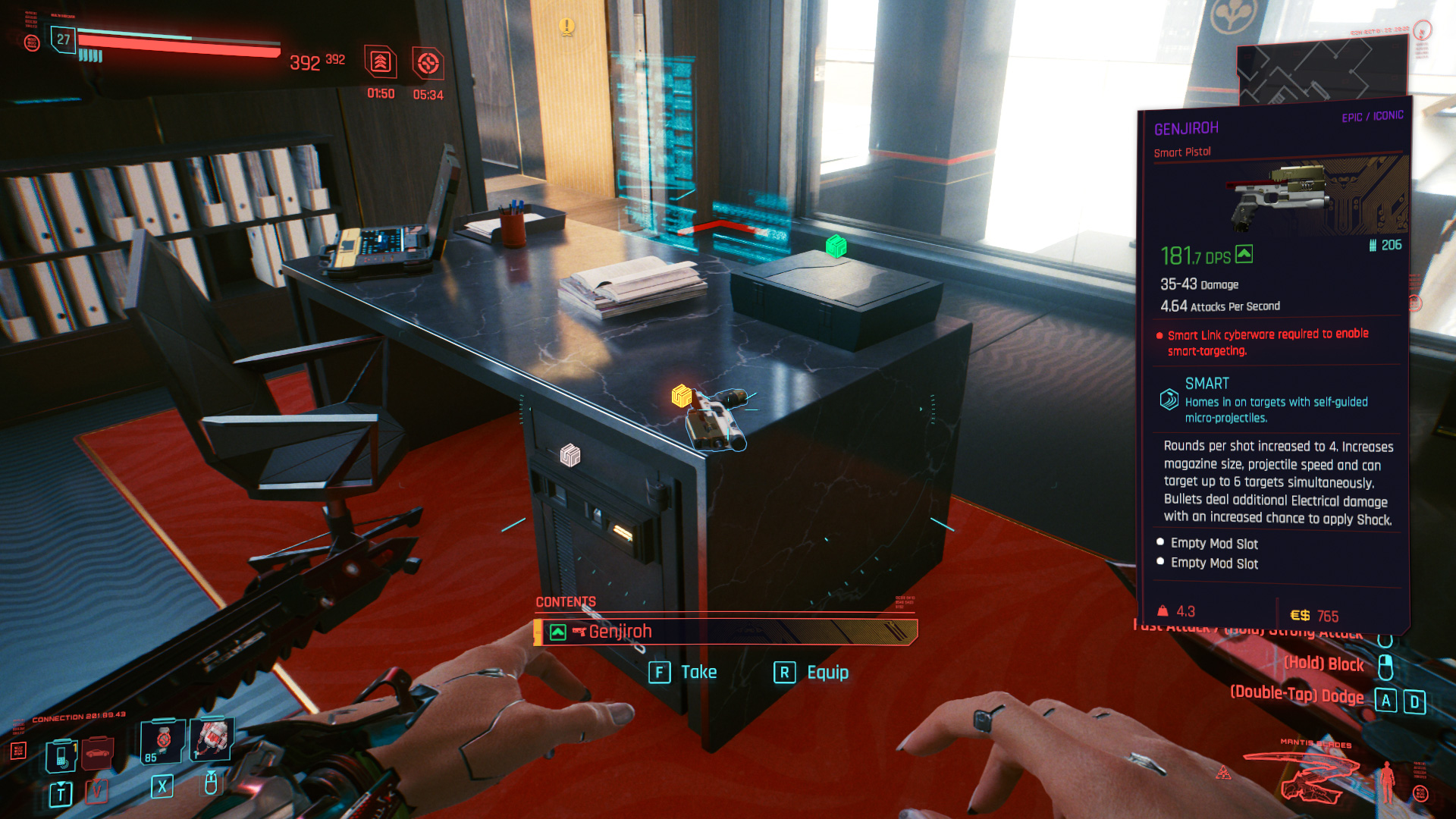Click the SMART homing projectile icon in the tooltip

tap(1169, 397)
